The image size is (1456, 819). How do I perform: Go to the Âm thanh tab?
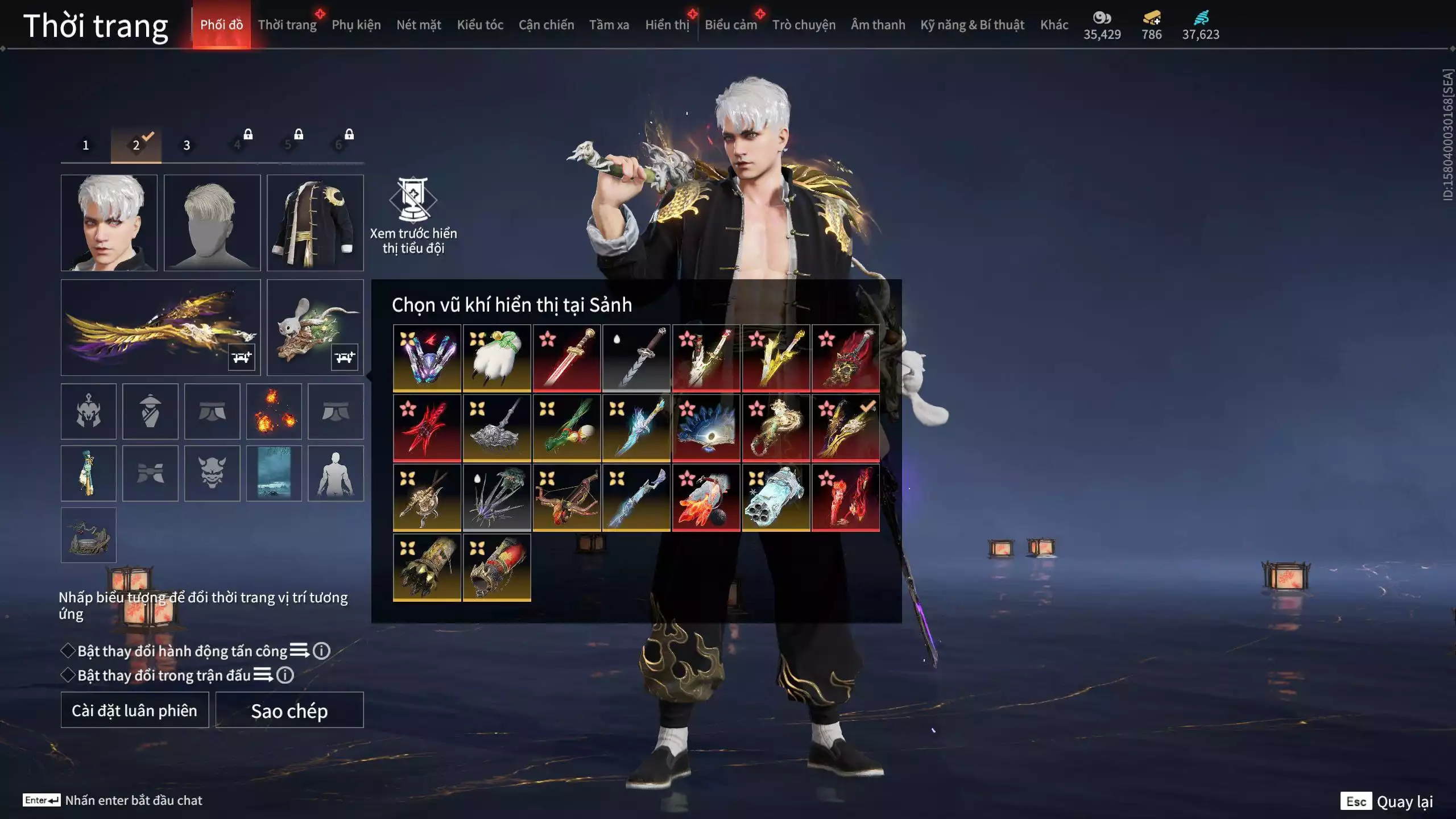click(x=878, y=25)
